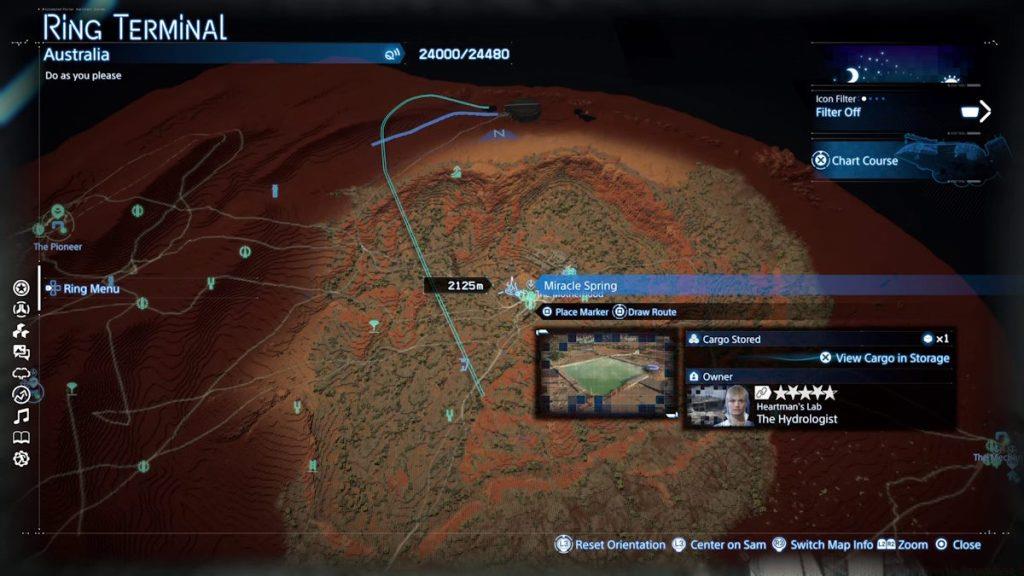Select The Pioneer map marker
The width and height of the screenshot is (1024, 576).
[x=58, y=215]
